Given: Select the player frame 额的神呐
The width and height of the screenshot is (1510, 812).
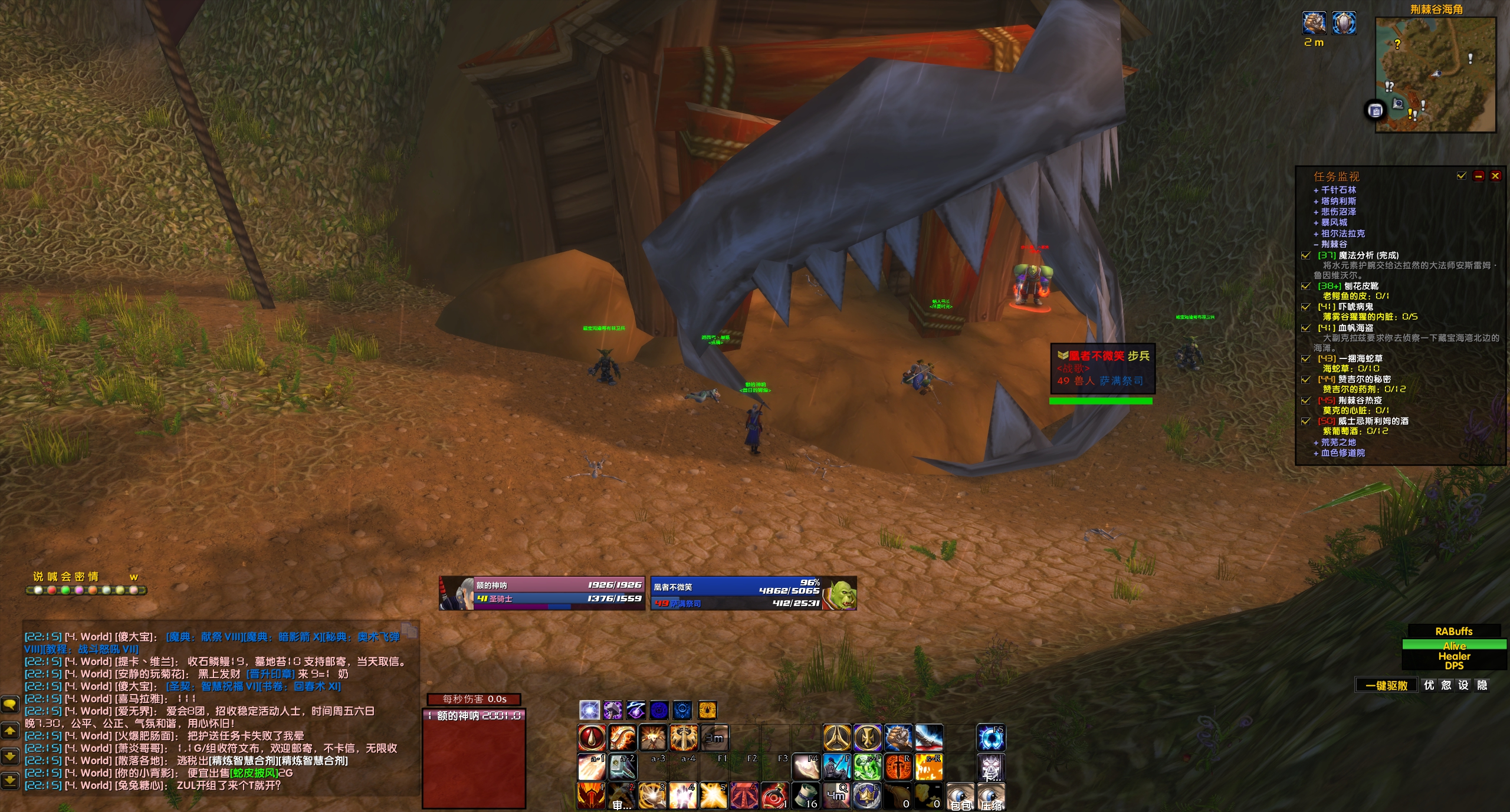Looking at the screenshot, I should coord(541,593).
